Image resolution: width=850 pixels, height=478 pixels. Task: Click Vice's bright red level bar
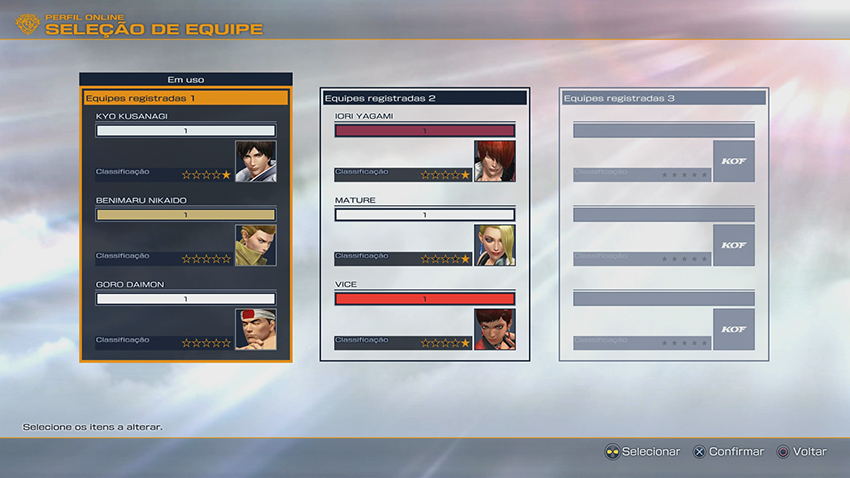pos(424,298)
